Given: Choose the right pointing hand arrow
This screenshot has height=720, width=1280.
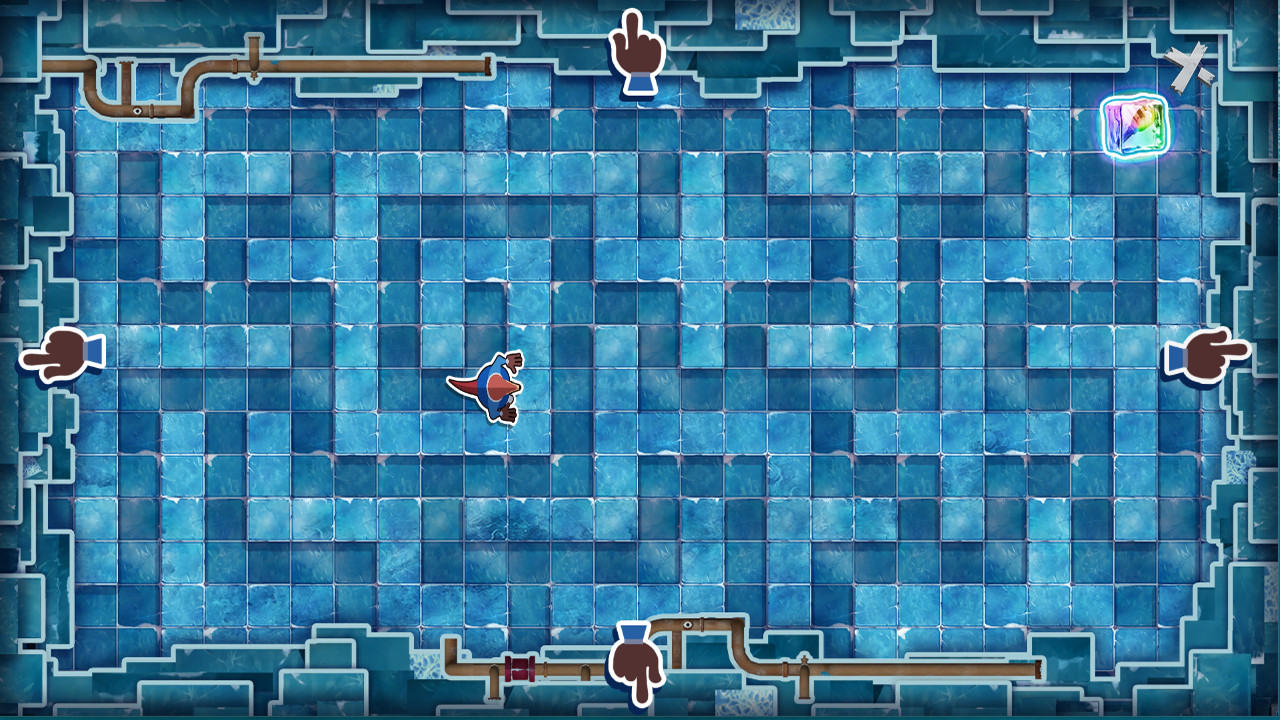Looking at the screenshot, I should 1207,353.
